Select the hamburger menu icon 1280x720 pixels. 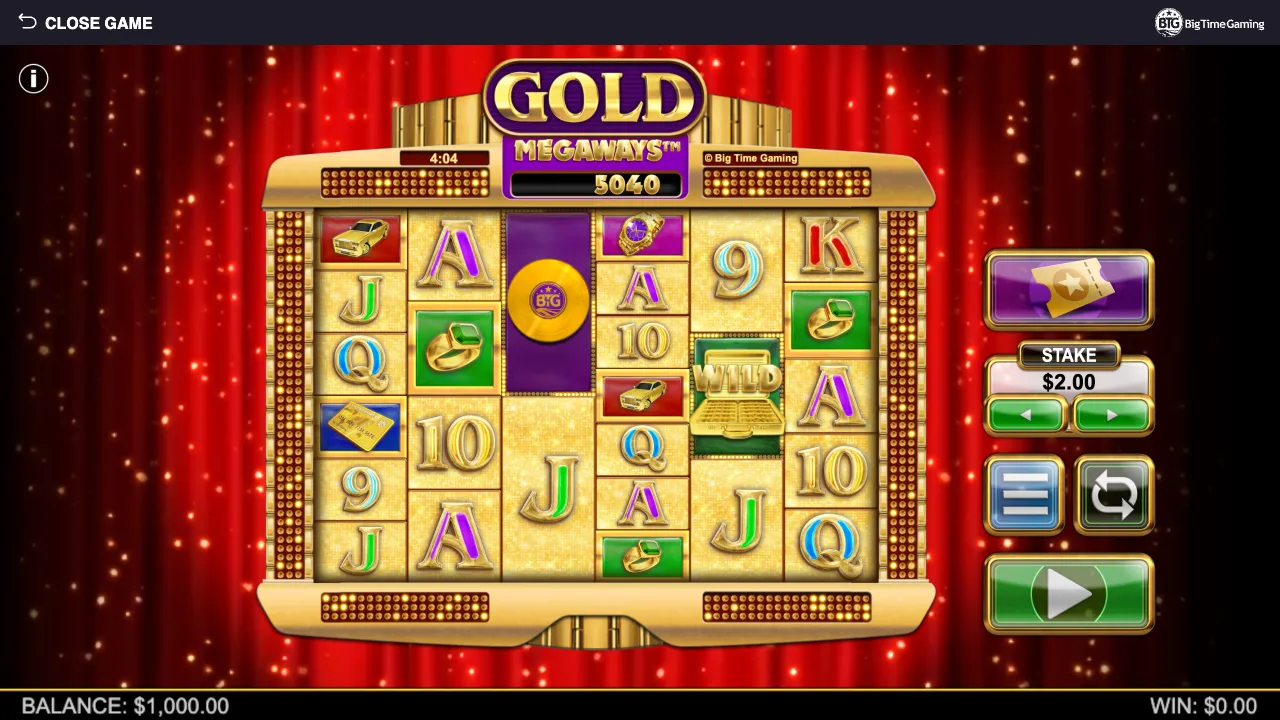click(1025, 495)
